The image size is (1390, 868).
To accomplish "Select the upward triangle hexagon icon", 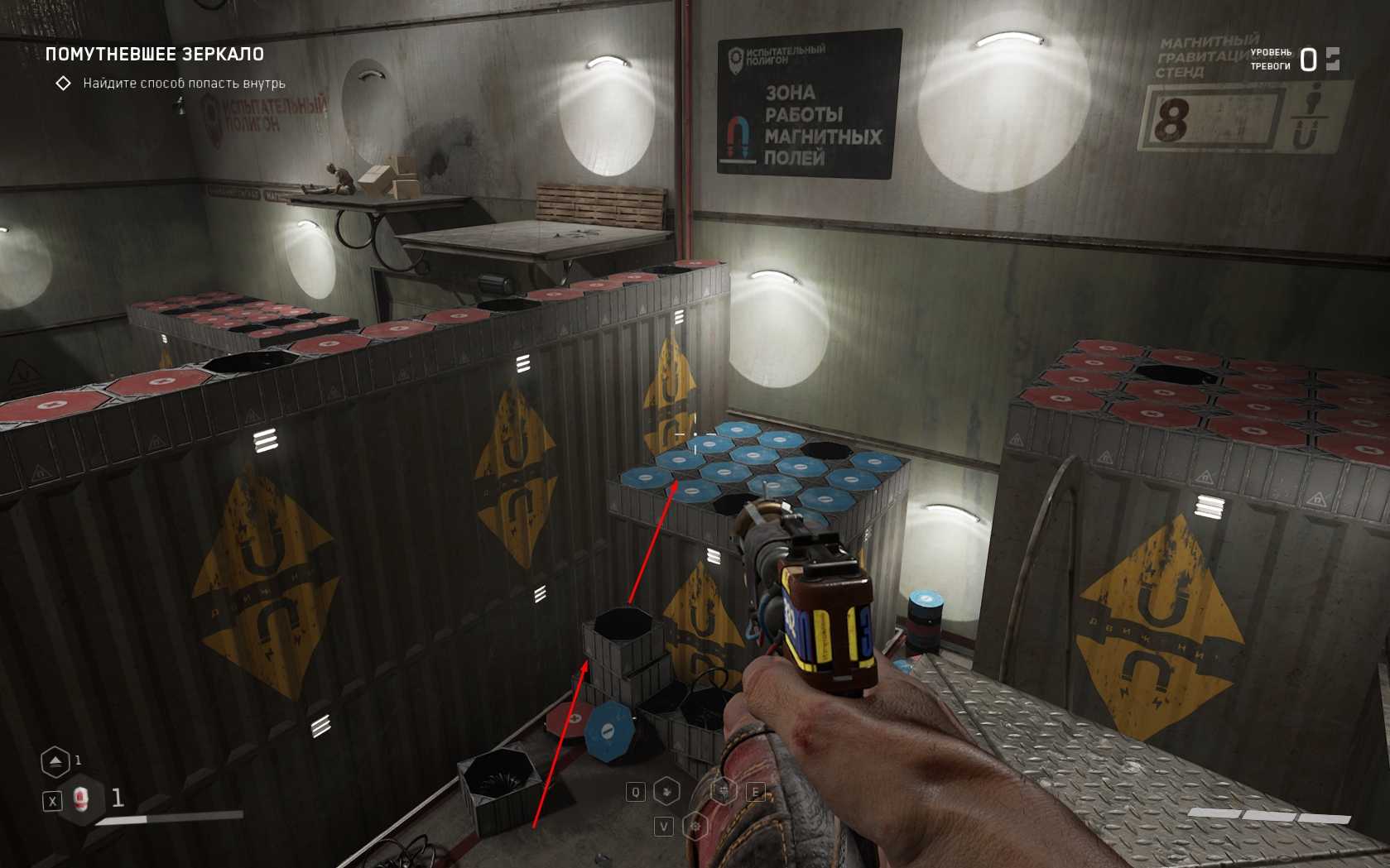I will coord(55,761).
